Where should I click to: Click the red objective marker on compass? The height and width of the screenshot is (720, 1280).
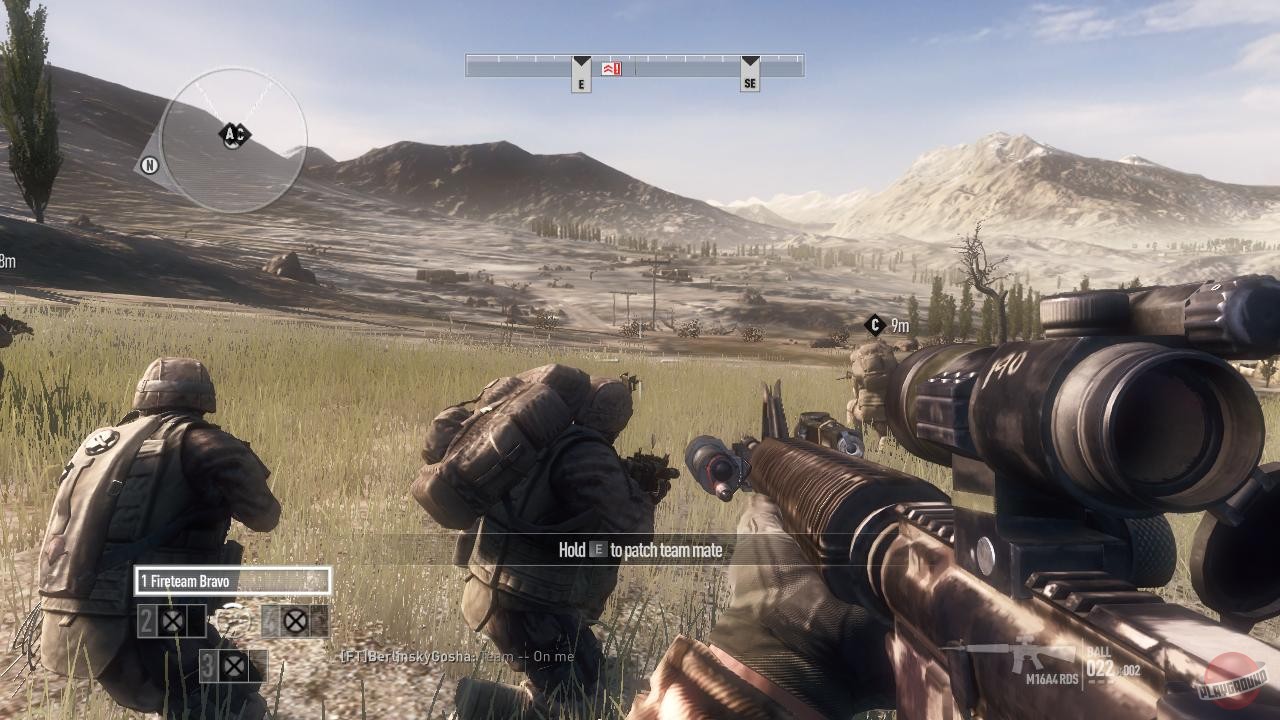tap(611, 68)
